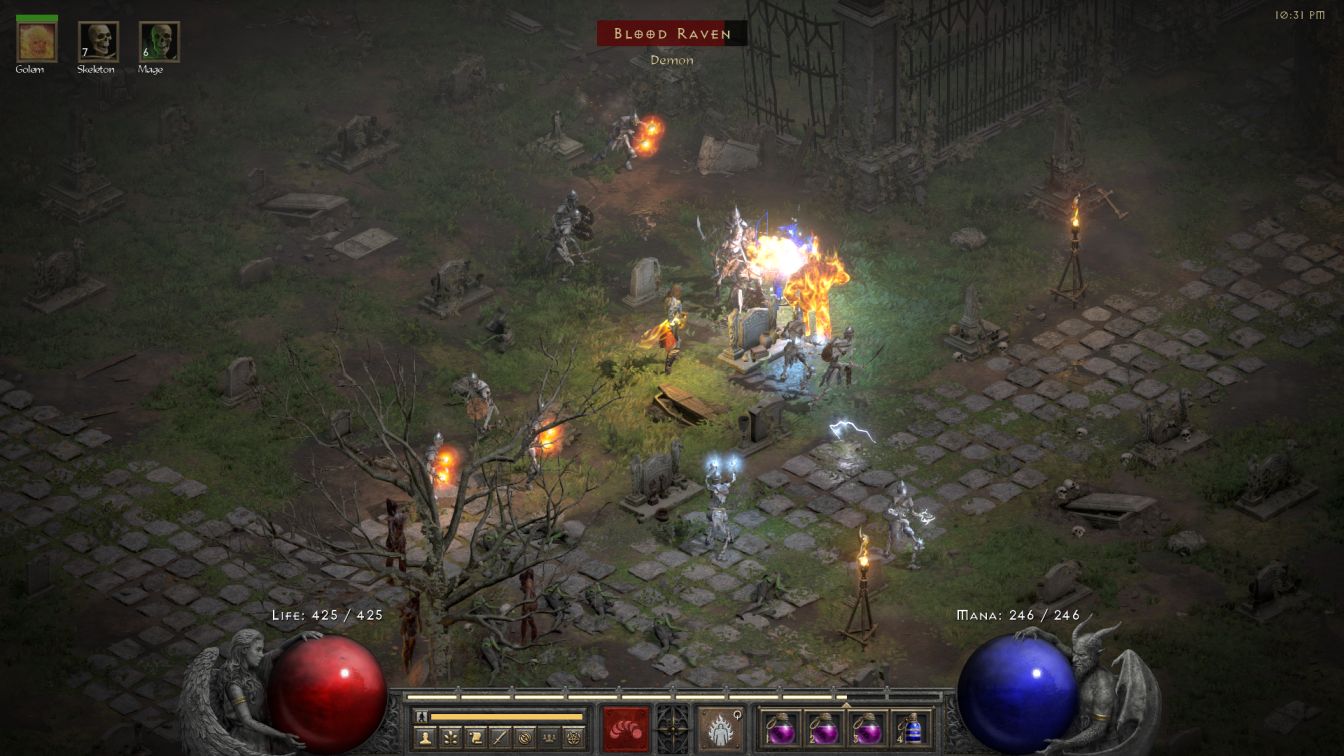
Task: Click the Skeleton minion portrait
Action: pyautogui.click(x=98, y=41)
